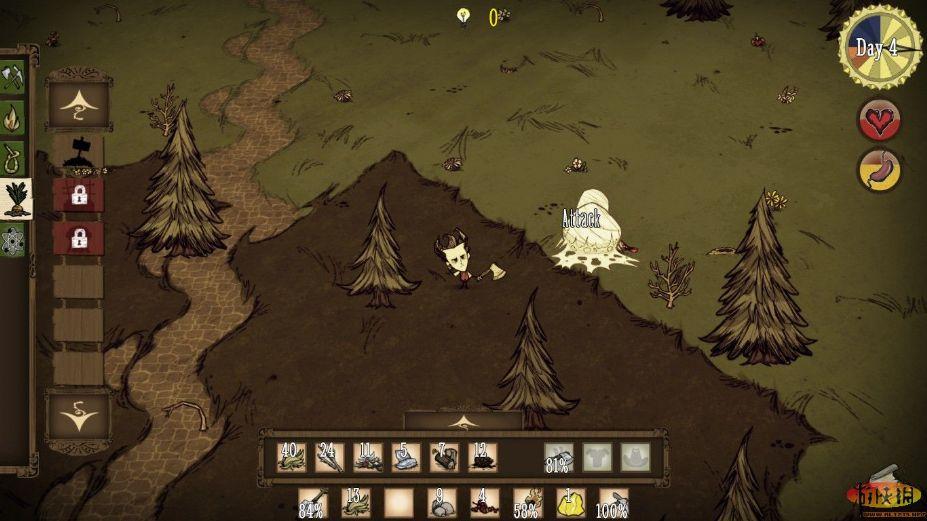Click the equipped axe at 81% durability
Image resolution: width=927 pixels, height=521 pixels.
pyautogui.click(x=559, y=457)
